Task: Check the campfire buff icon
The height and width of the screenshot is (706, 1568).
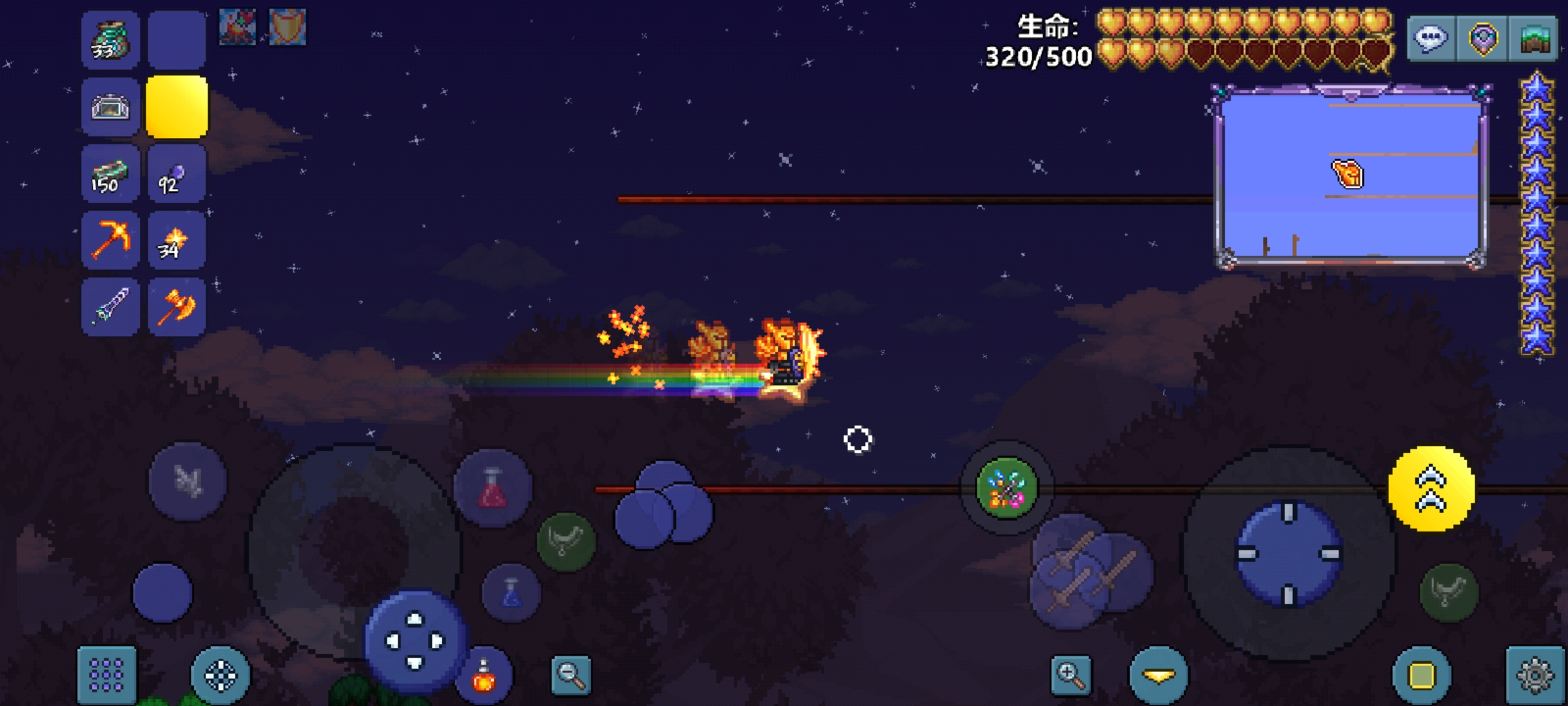Action: tap(237, 27)
